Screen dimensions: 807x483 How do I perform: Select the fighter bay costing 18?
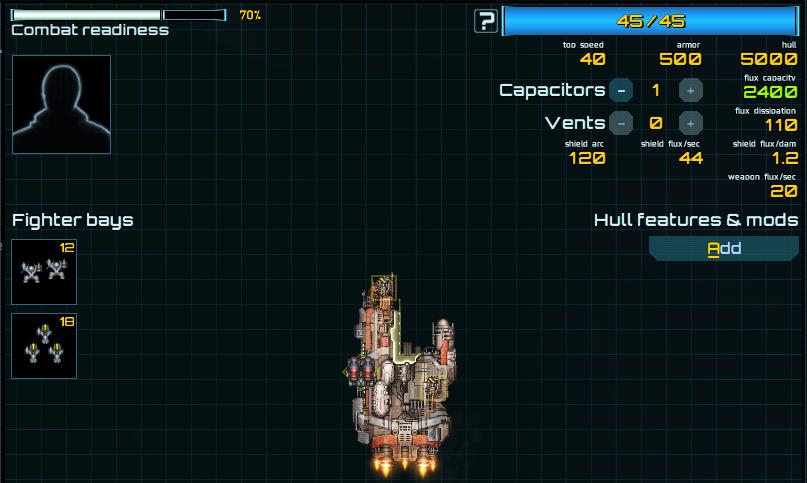pyautogui.click(x=44, y=346)
